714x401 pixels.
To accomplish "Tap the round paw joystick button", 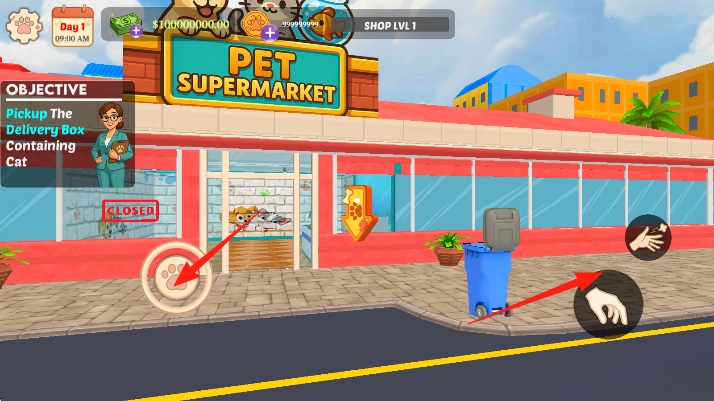I will click(x=177, y=277).
